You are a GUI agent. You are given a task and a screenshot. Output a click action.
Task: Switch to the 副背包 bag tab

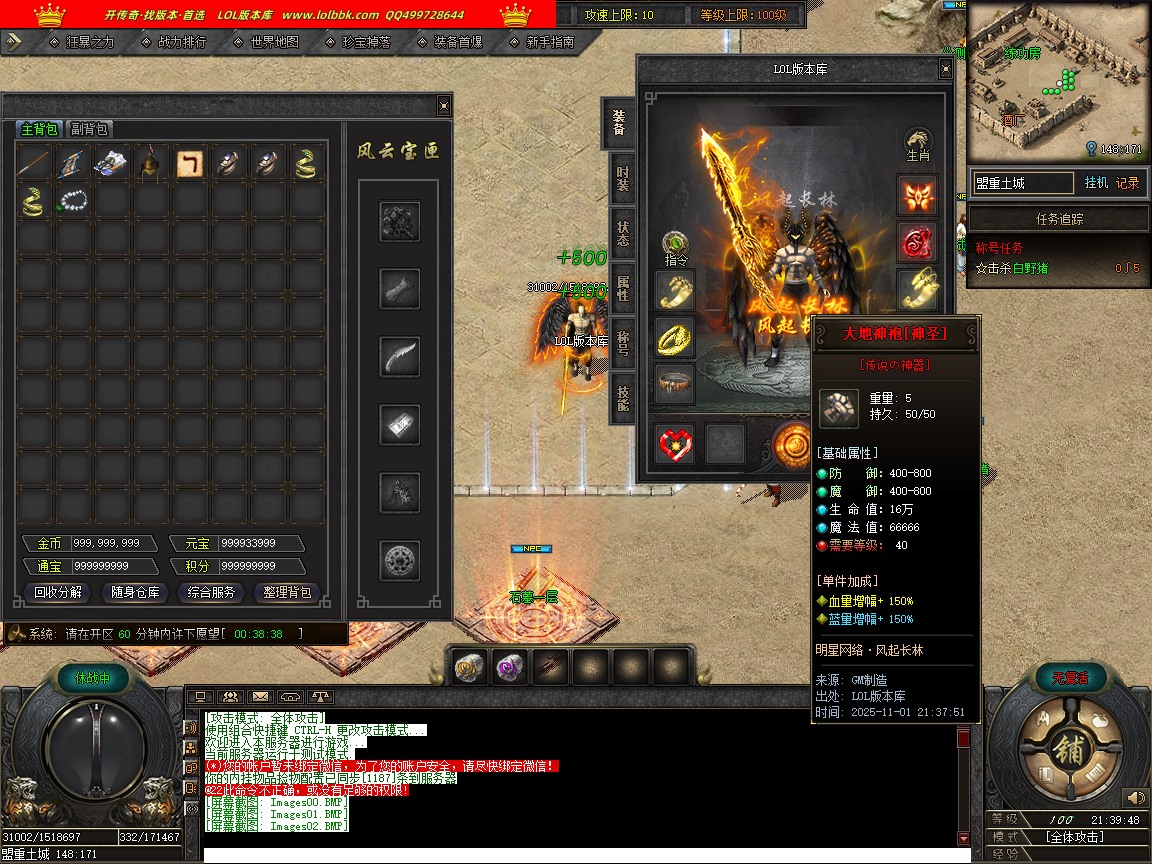[x=89, y=129]
